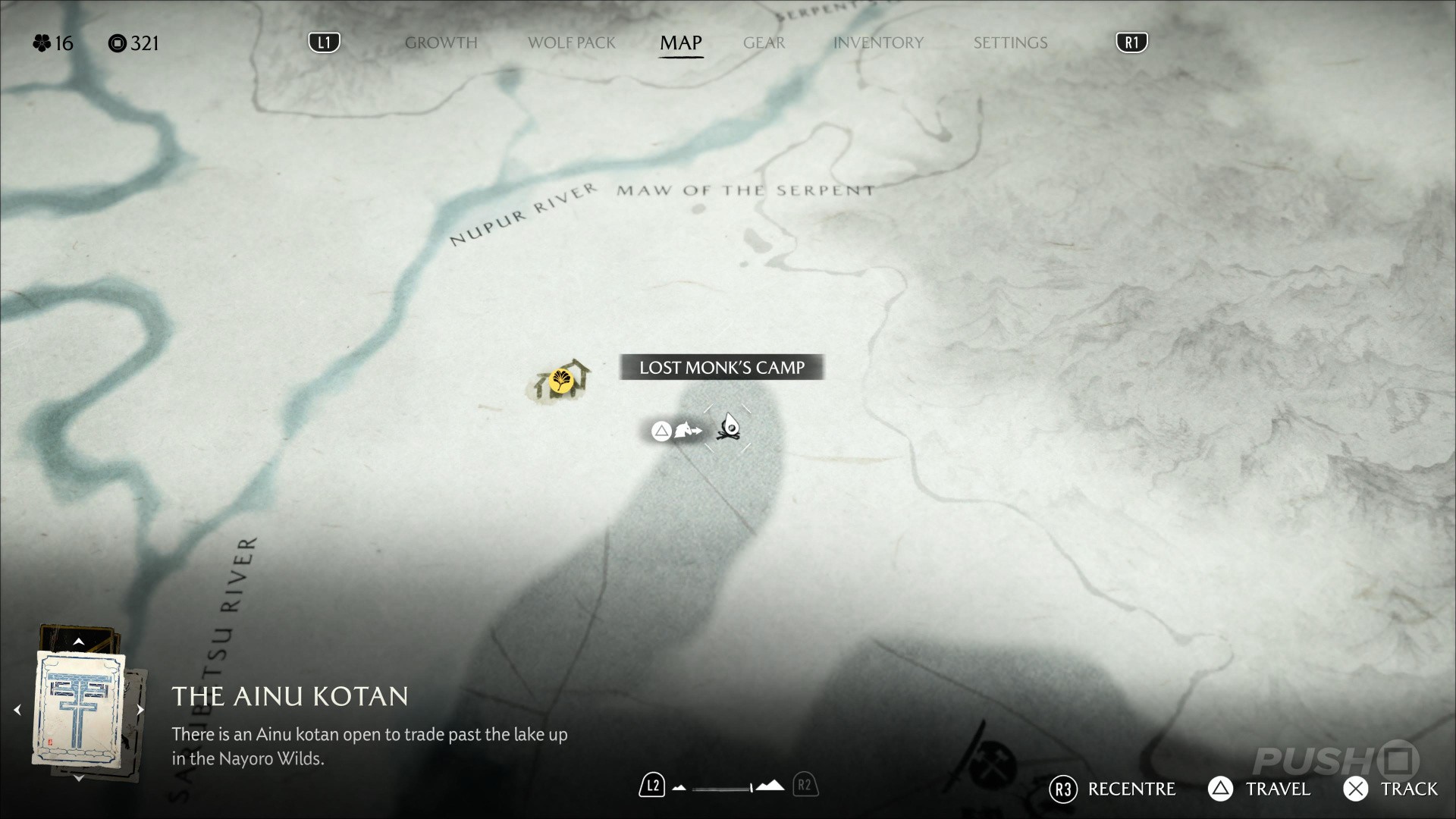Cycle to the next quest card
This screenshot has width=1456, height=819.
coord(140,710)
